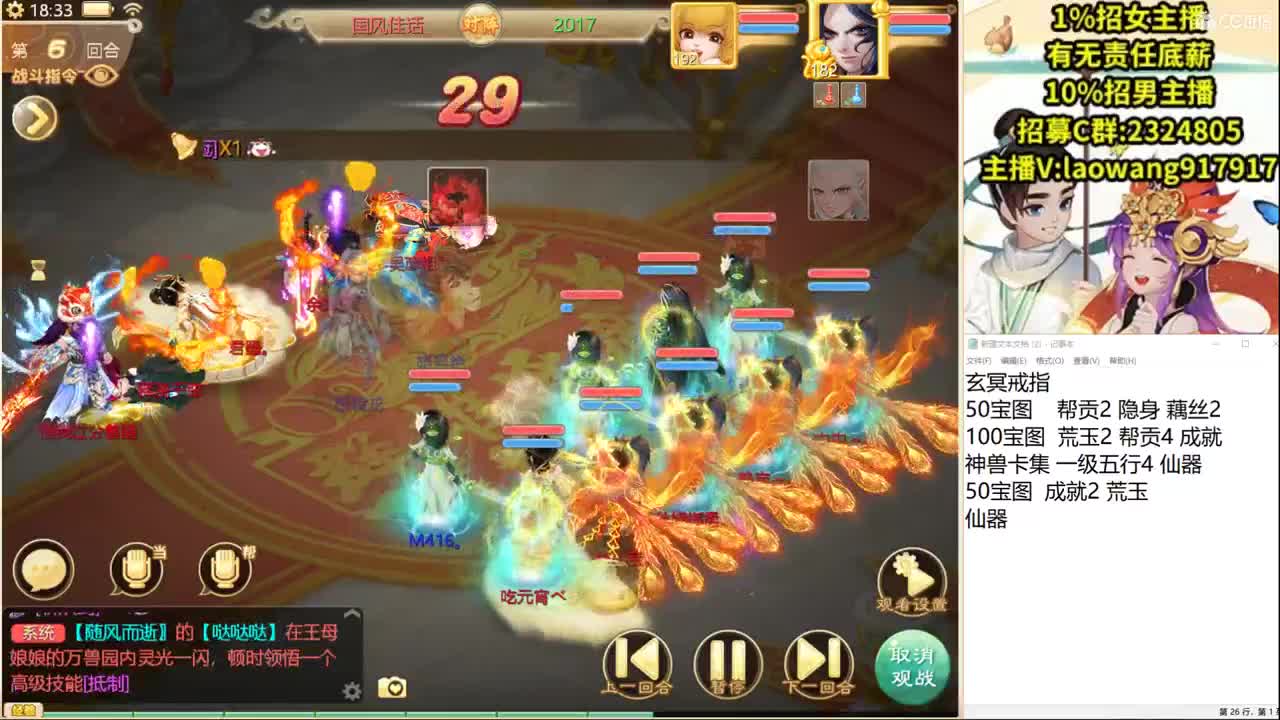
Task: Toggle the 当 current-channel microphone
Action: coord(138,568)
